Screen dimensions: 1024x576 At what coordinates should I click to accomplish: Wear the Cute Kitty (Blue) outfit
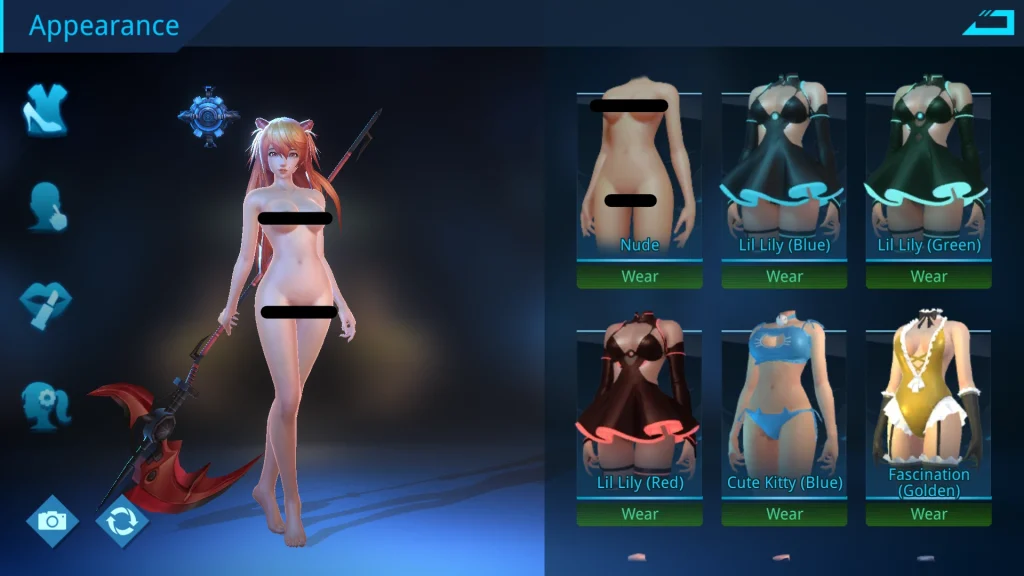(784, 514)
